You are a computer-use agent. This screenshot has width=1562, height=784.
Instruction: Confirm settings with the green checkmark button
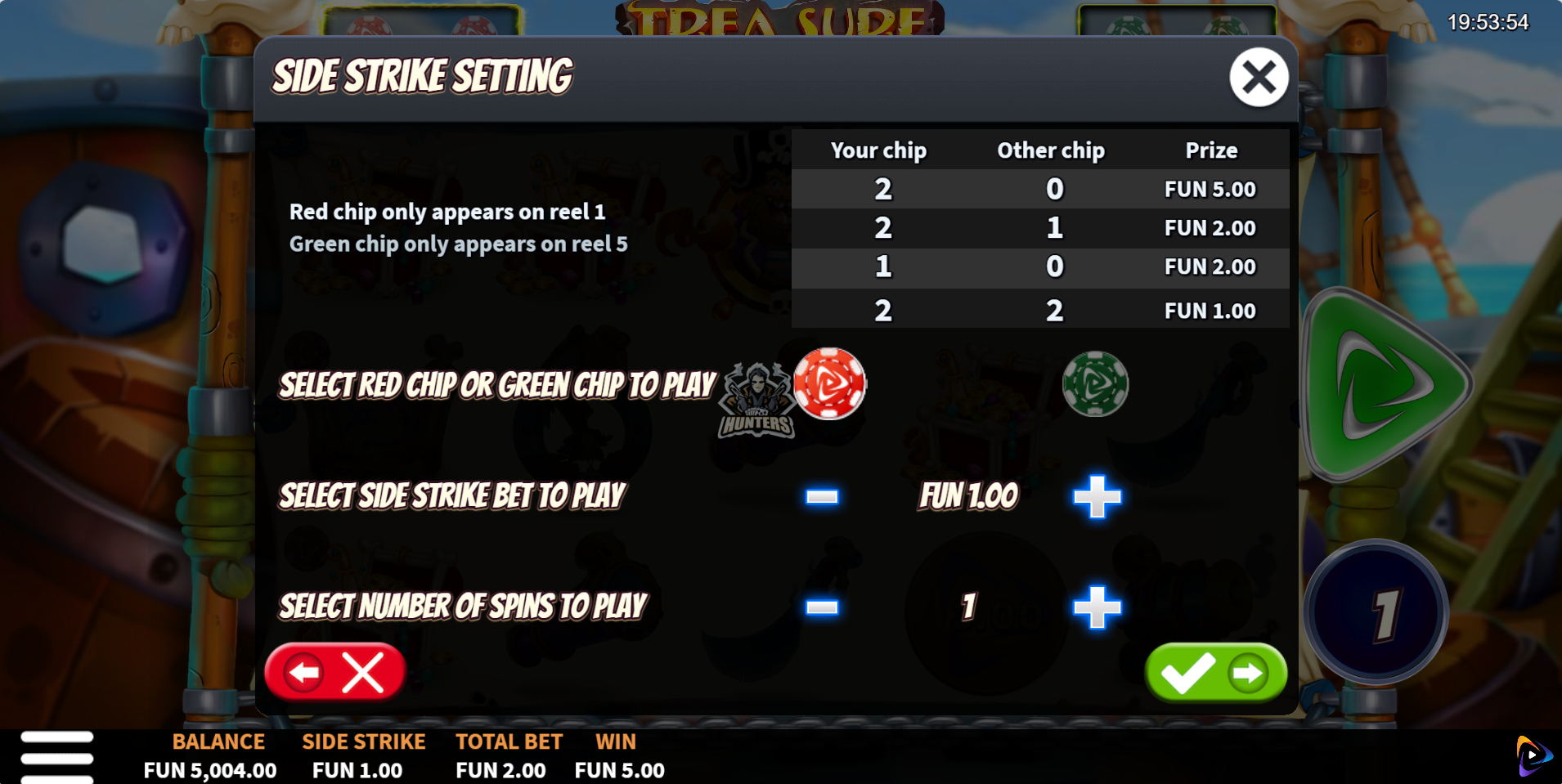coord(1216,673)
